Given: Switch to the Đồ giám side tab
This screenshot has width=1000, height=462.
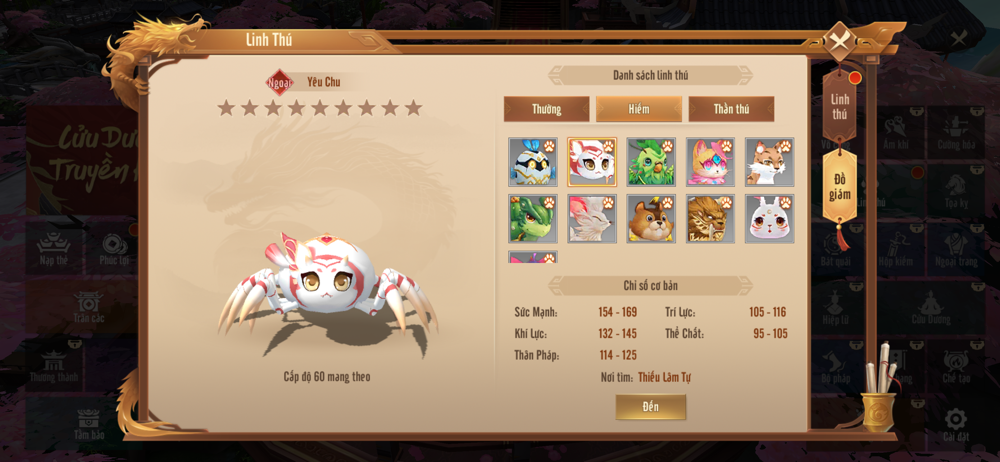Looking at the screenshot, I should pos(840,187).
